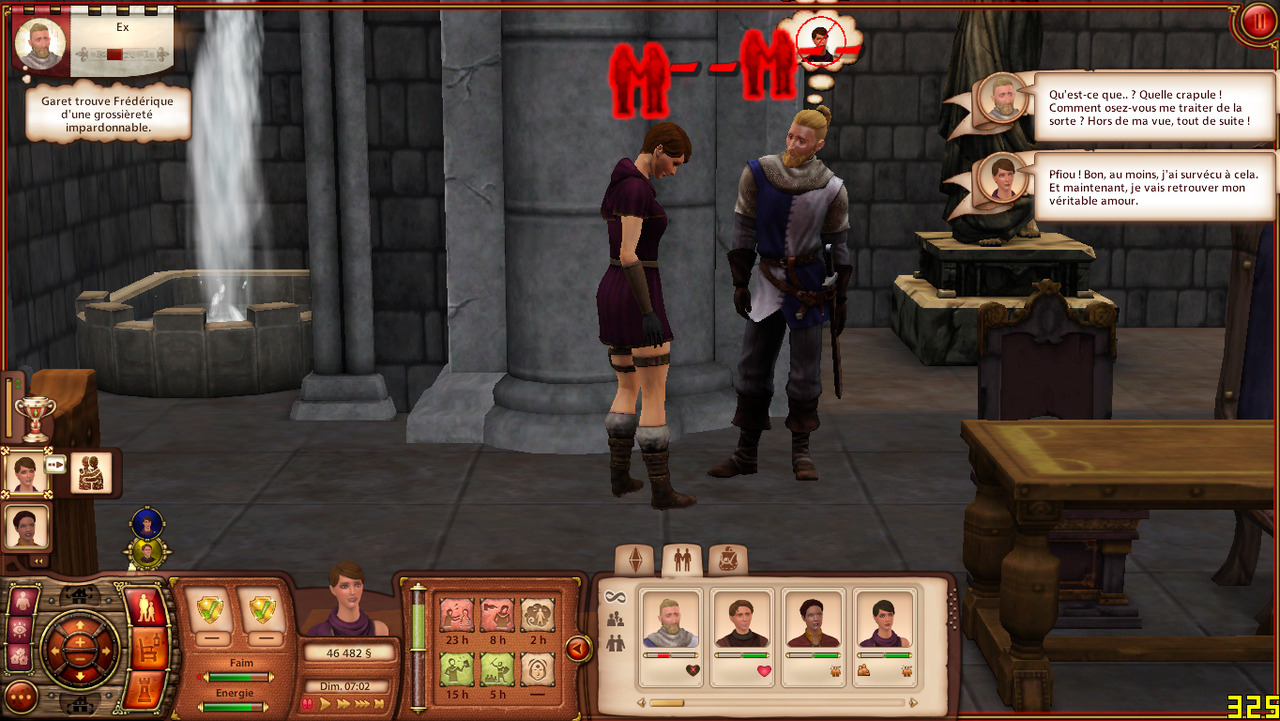Click the 23 h buff icon
1280x721 pixels.
(457, 616)
